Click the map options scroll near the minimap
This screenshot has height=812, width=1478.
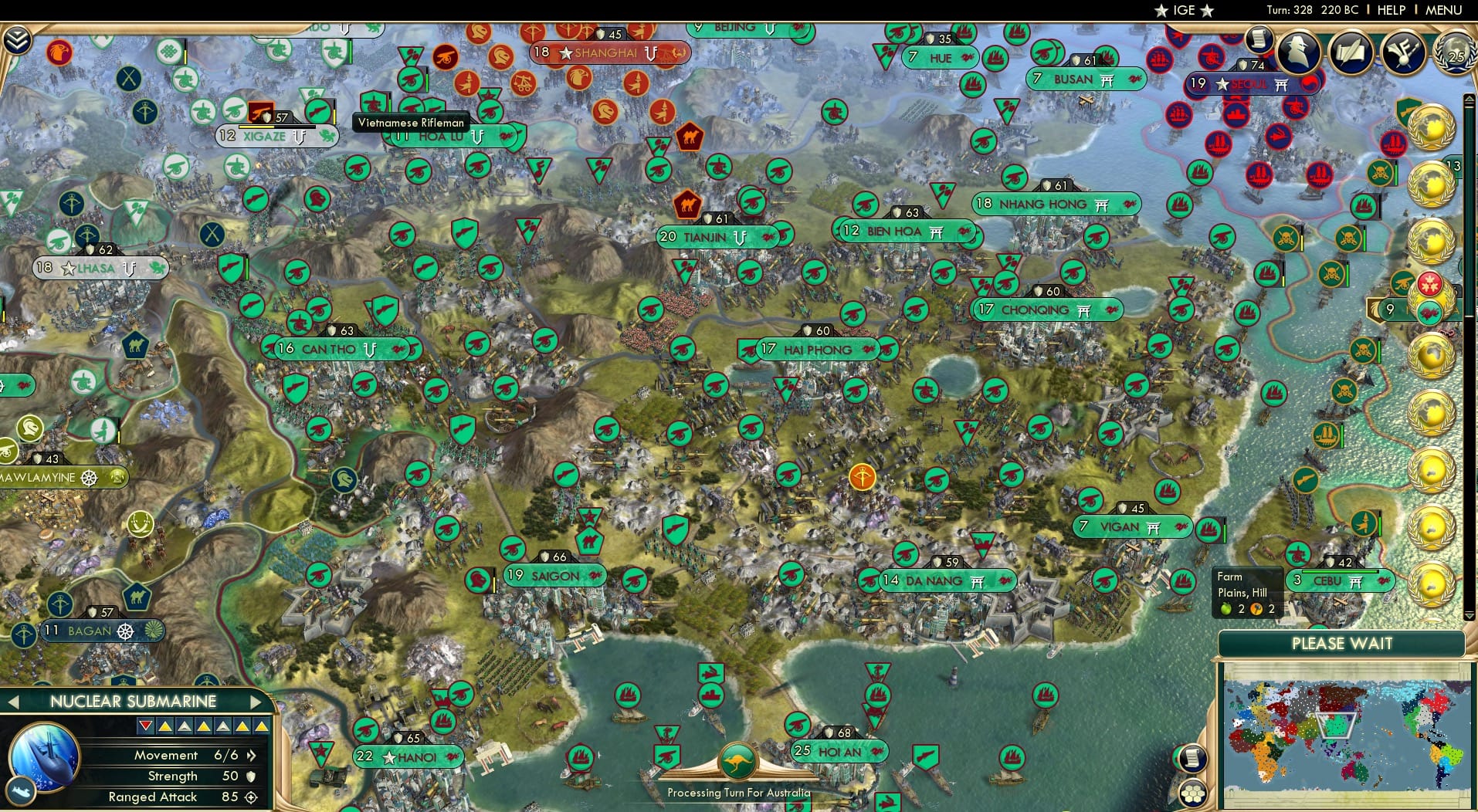pyautogui.click(x=1193, y=758)
